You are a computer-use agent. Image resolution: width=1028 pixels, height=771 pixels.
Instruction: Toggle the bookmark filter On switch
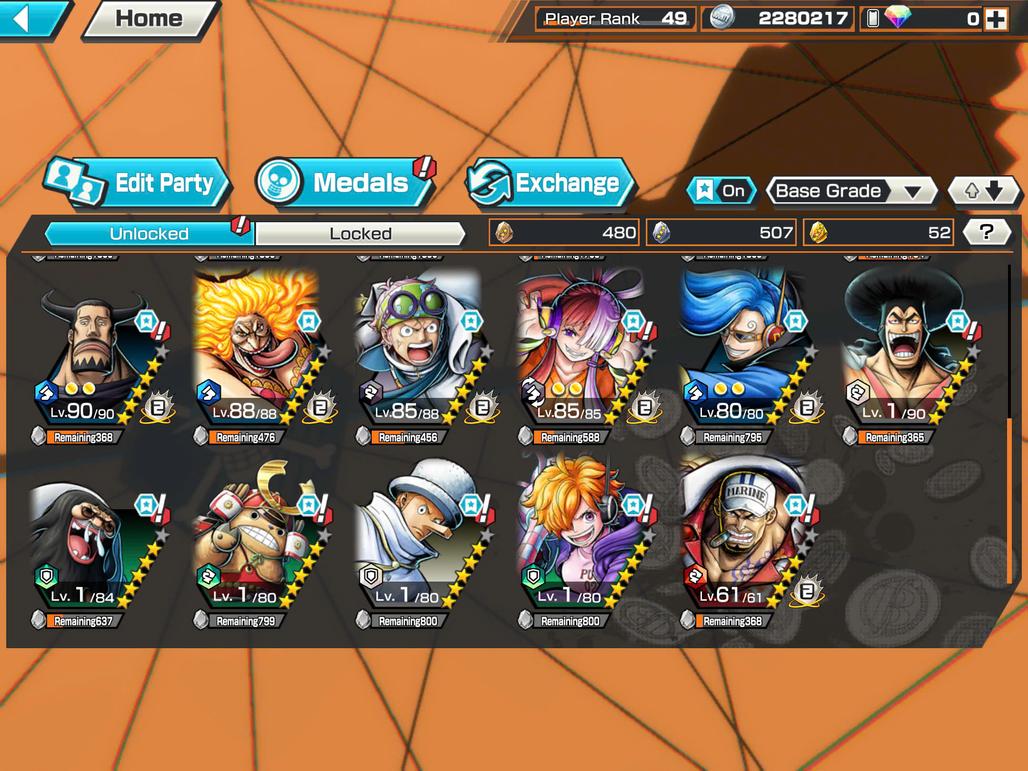[x=720, y=190]
